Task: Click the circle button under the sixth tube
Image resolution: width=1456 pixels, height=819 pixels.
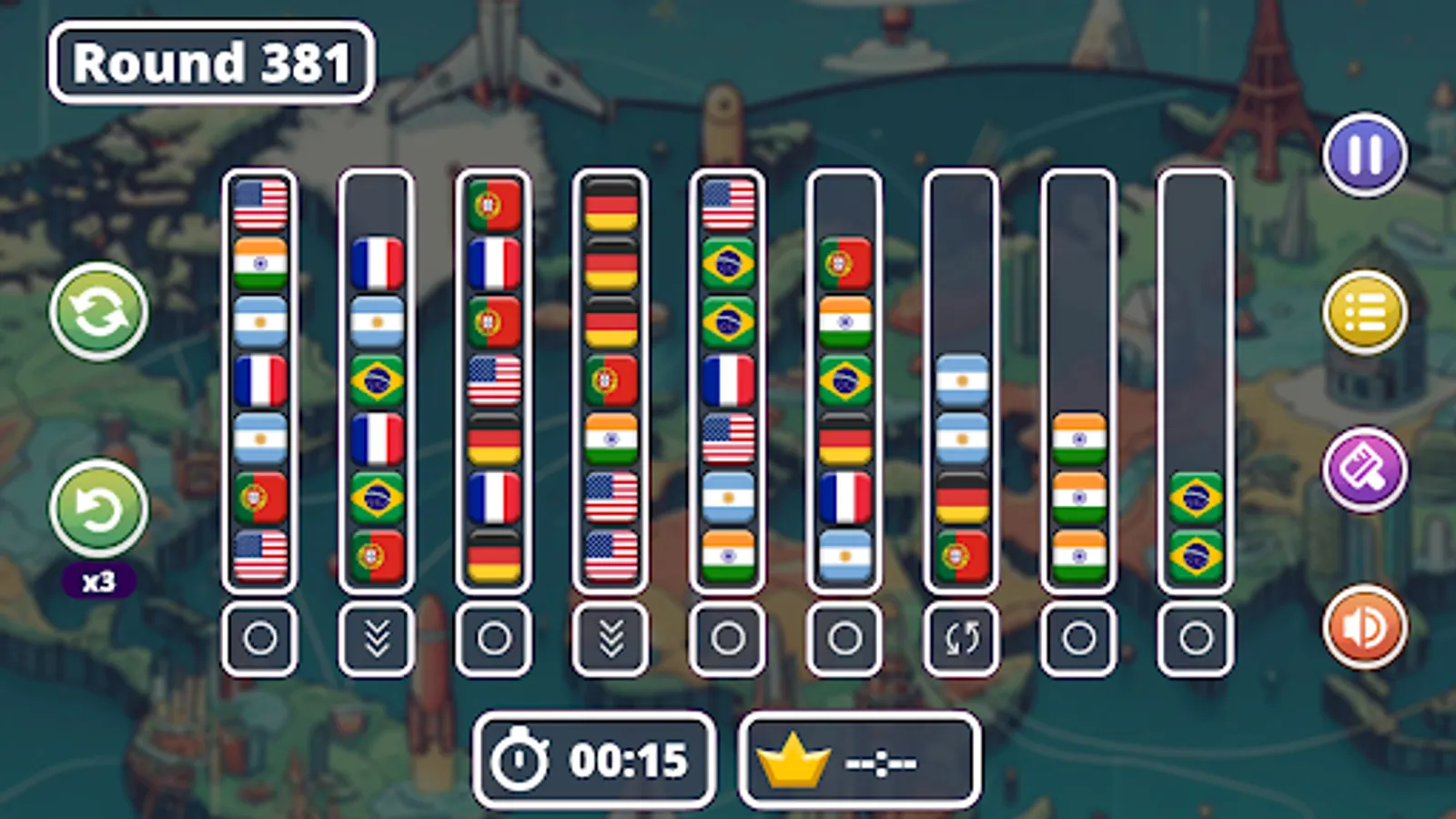Action: [845, 637]
